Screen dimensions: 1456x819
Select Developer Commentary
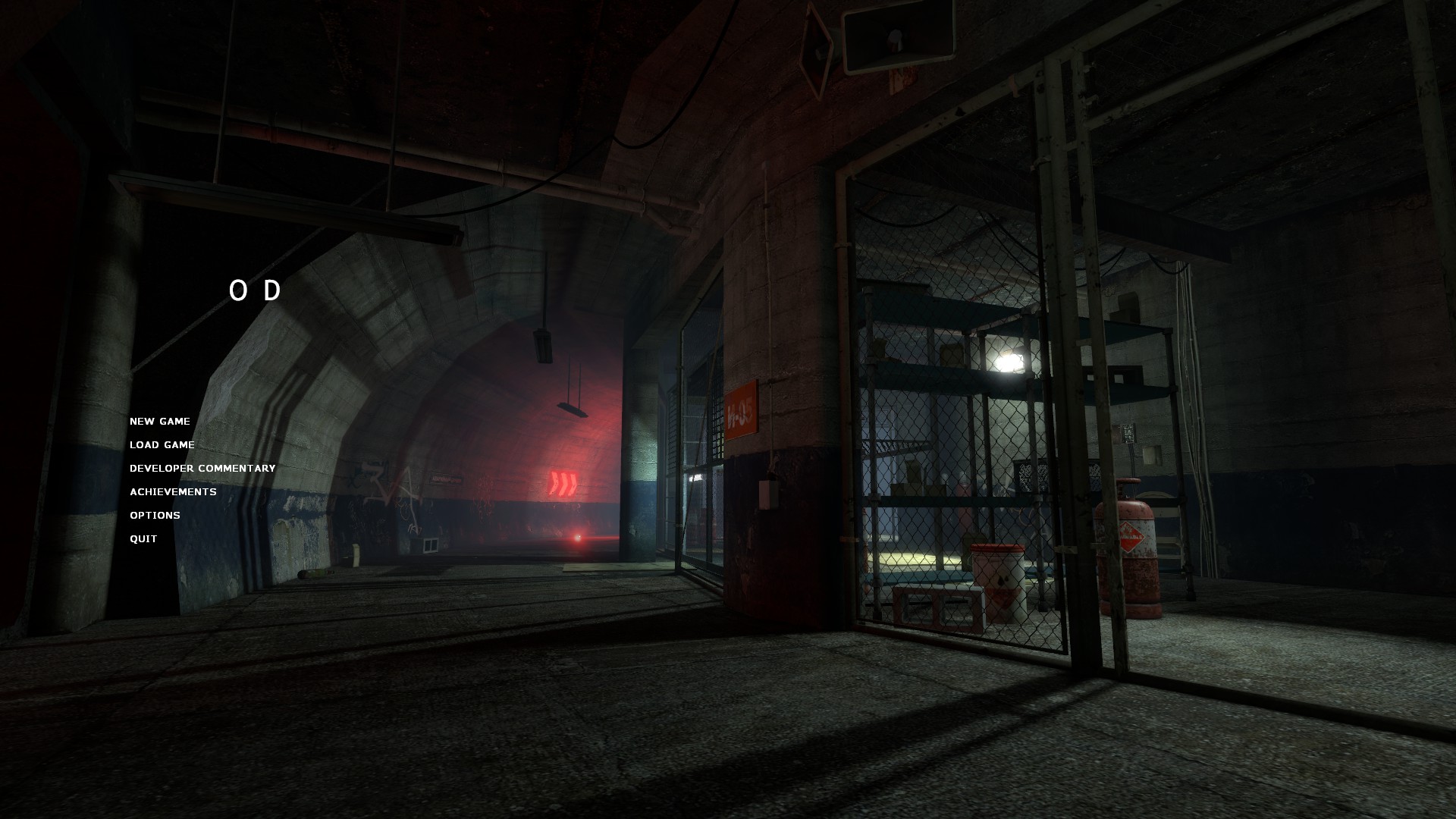(202, 469)
